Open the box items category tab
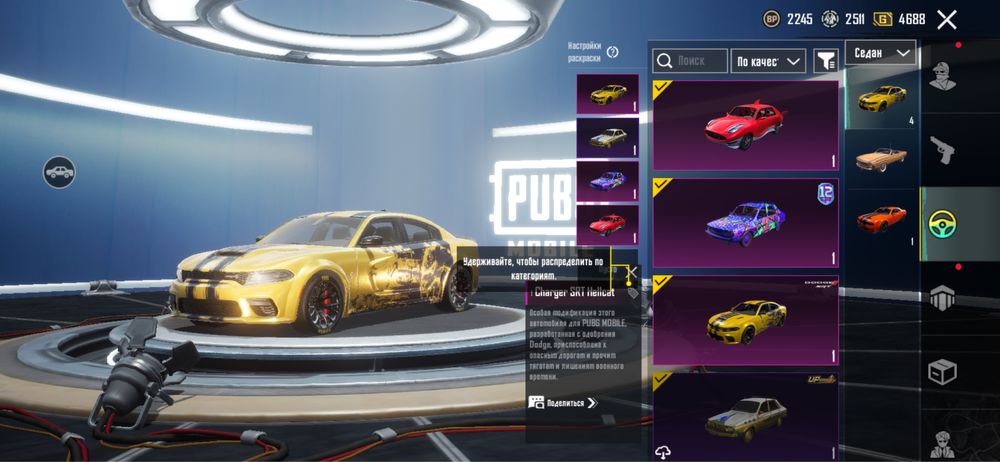The width and height of the screenshot is (1000, 462). 942,371
